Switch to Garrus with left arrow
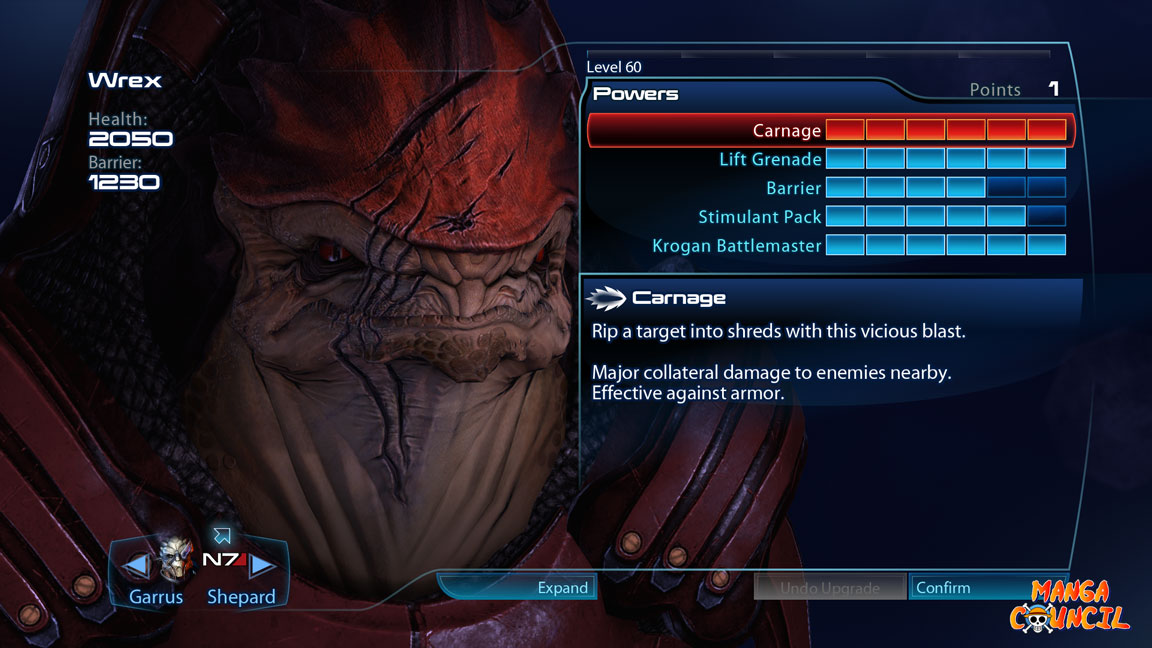The height and width of the screenshot is (648, 1152). (135, 567)
